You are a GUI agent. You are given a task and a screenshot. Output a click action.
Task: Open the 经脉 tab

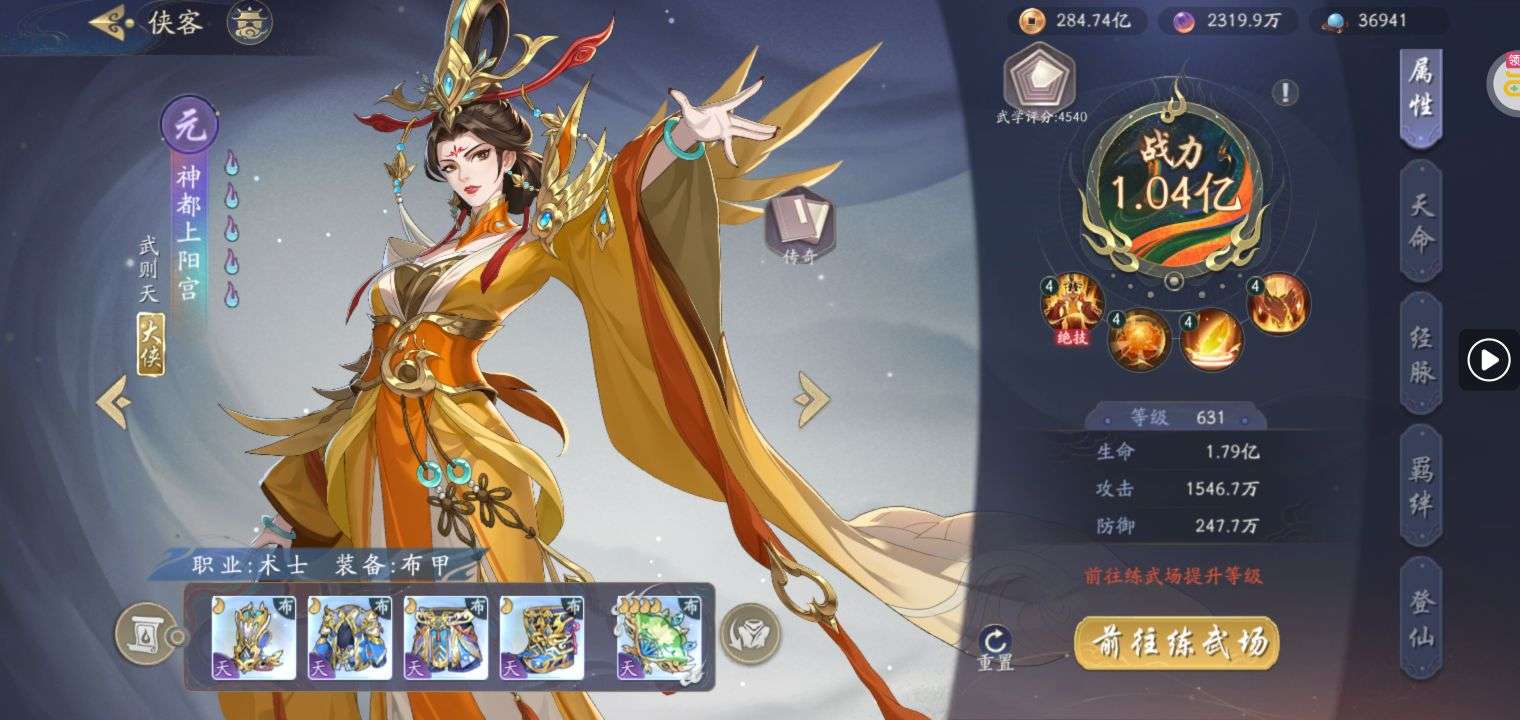click(1421, 354)
